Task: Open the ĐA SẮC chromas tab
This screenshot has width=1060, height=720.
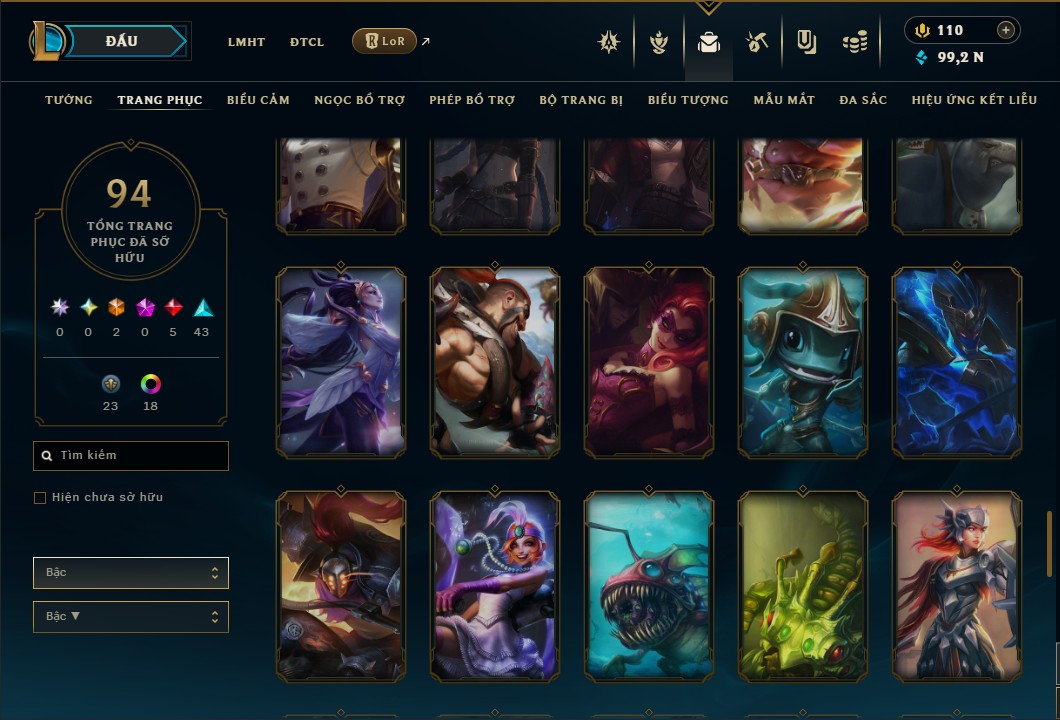Action: click(x=863, y=100)
